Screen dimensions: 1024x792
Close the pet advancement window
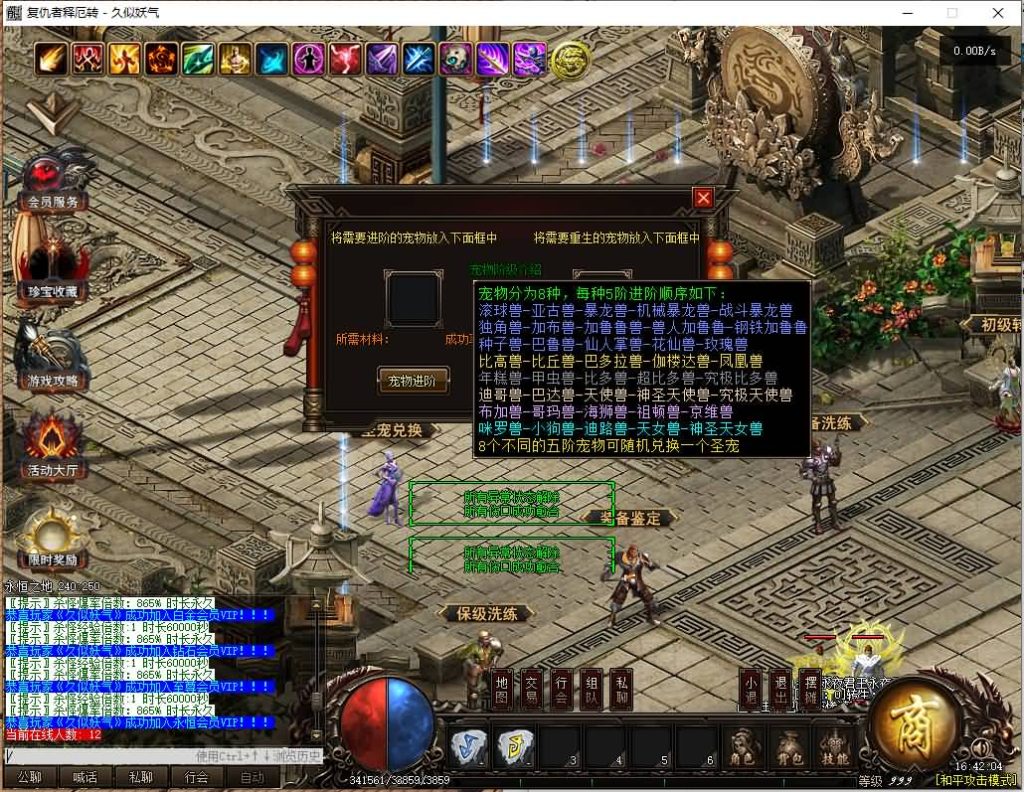[703, 198]
